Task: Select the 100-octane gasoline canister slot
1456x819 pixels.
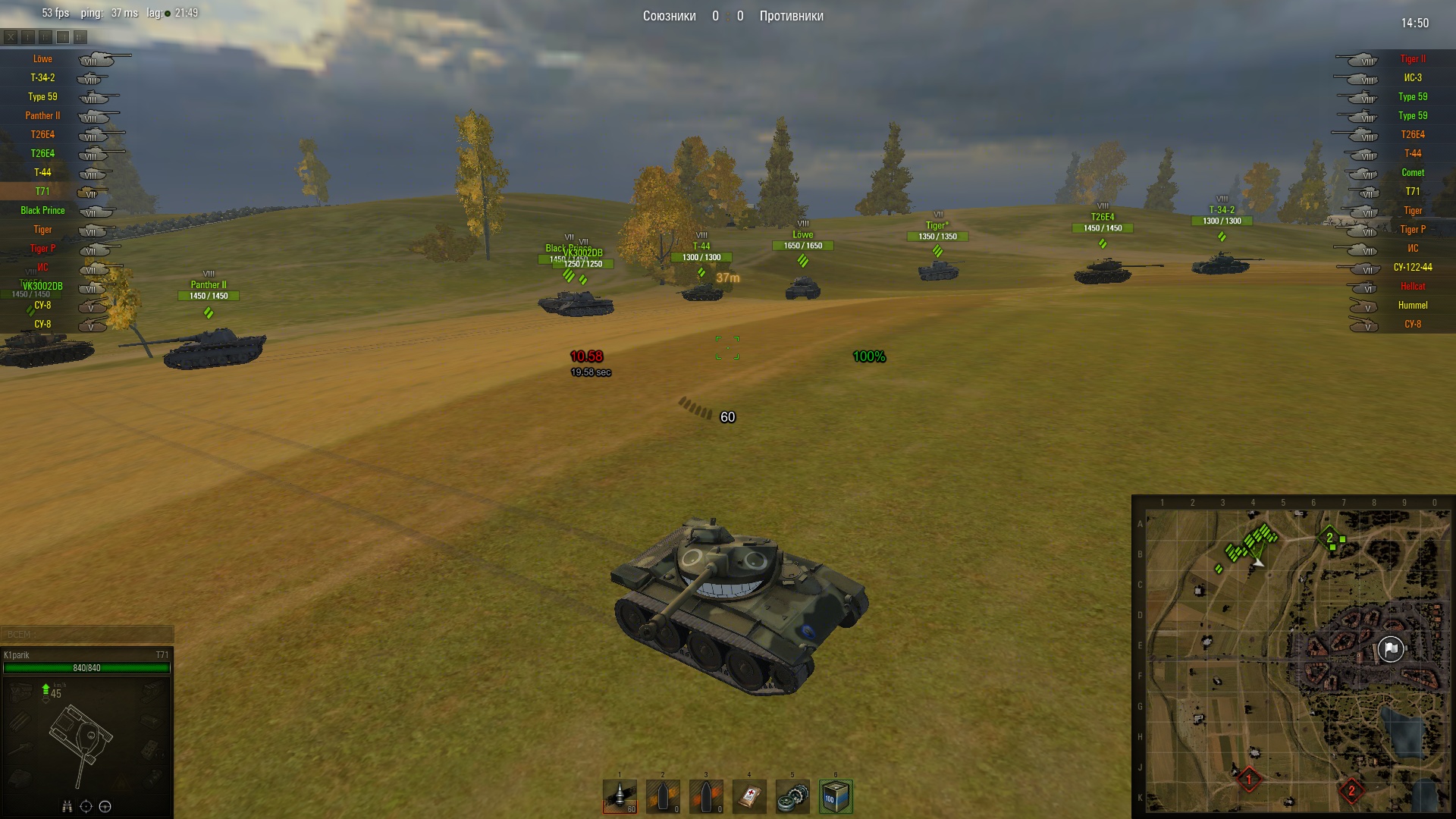Action: [836, 796]
